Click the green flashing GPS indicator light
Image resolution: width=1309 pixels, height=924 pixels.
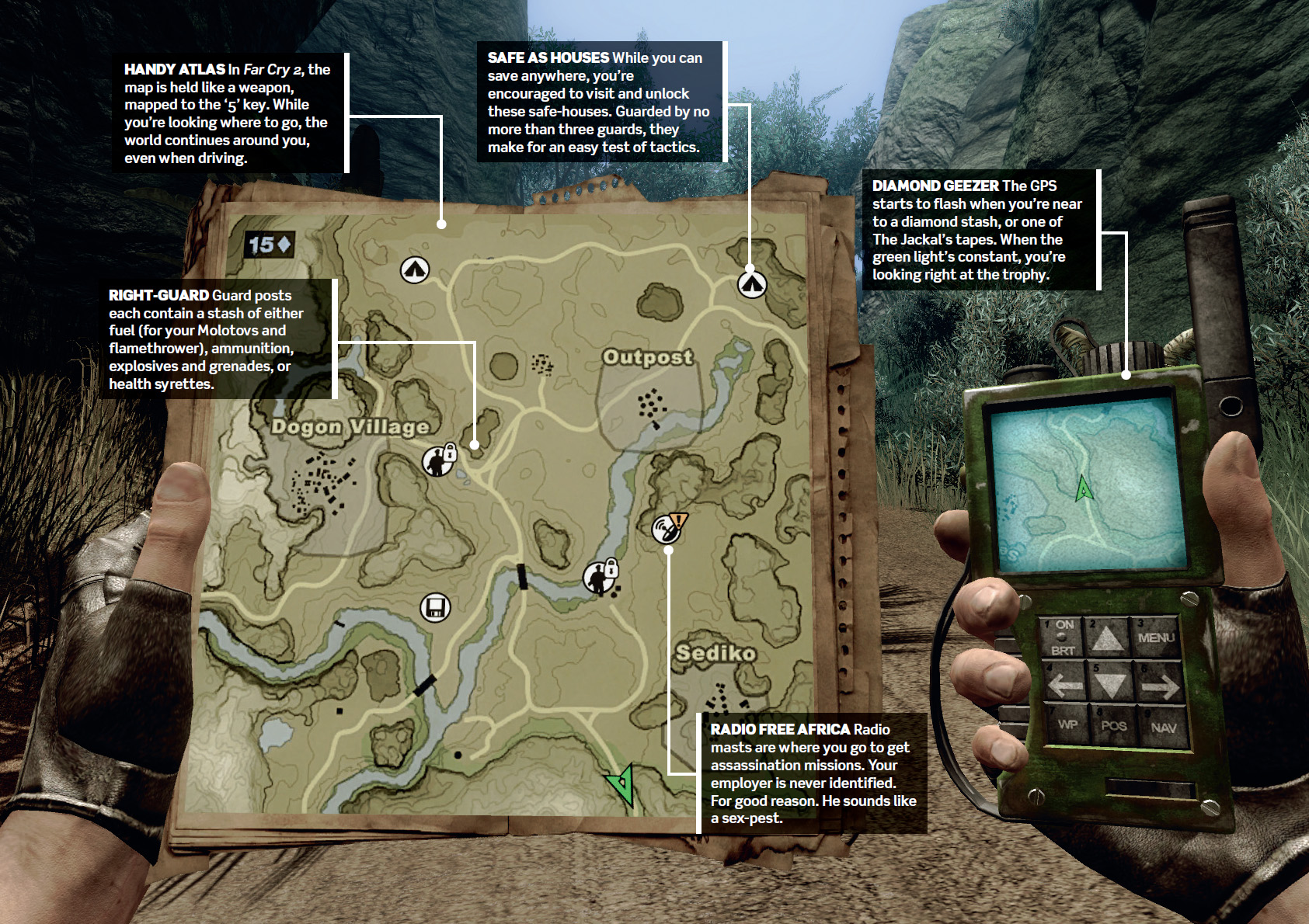tap(1062, 637)
